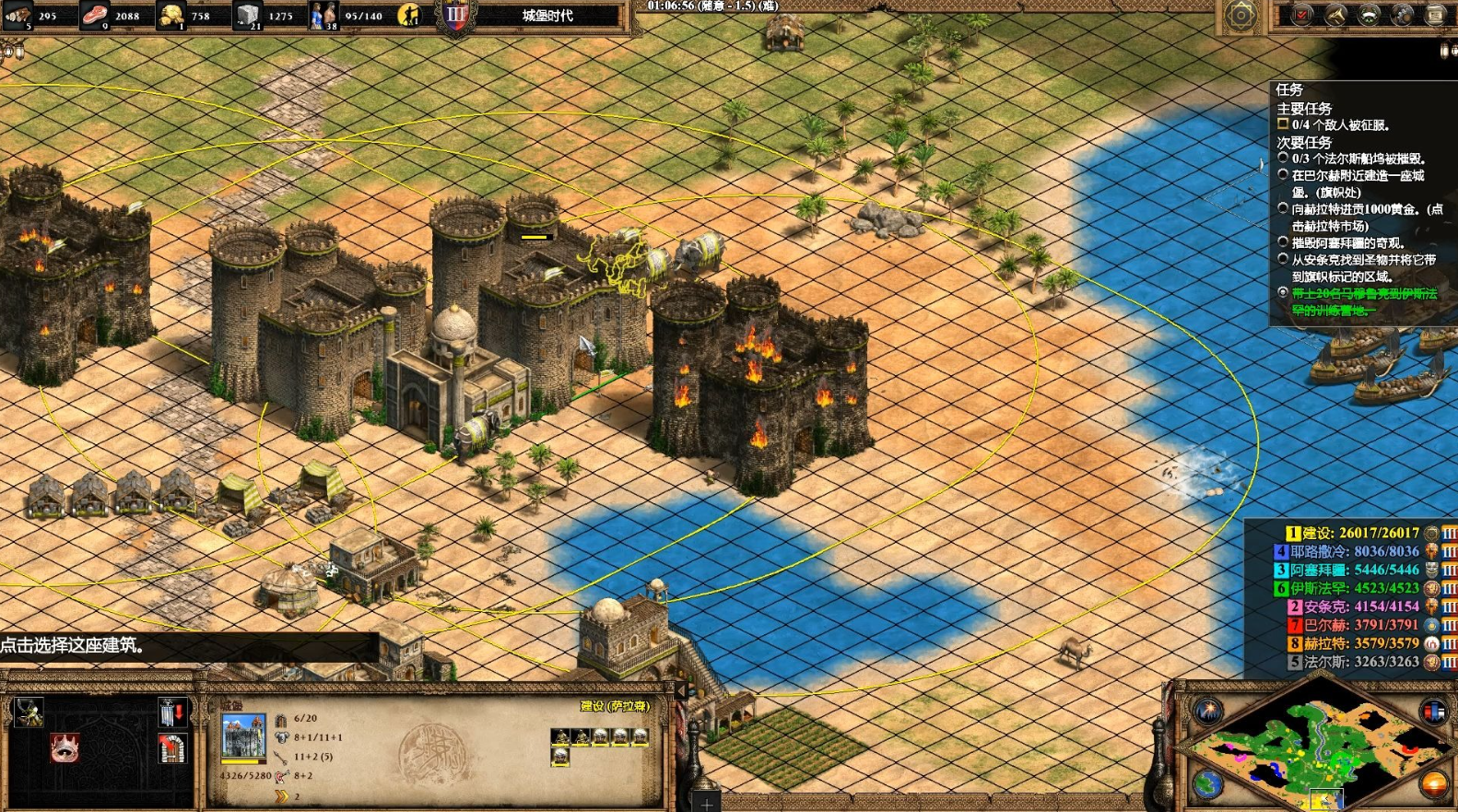
Task: Select the globe minimap view button
Action: [x=1207, y=785]
